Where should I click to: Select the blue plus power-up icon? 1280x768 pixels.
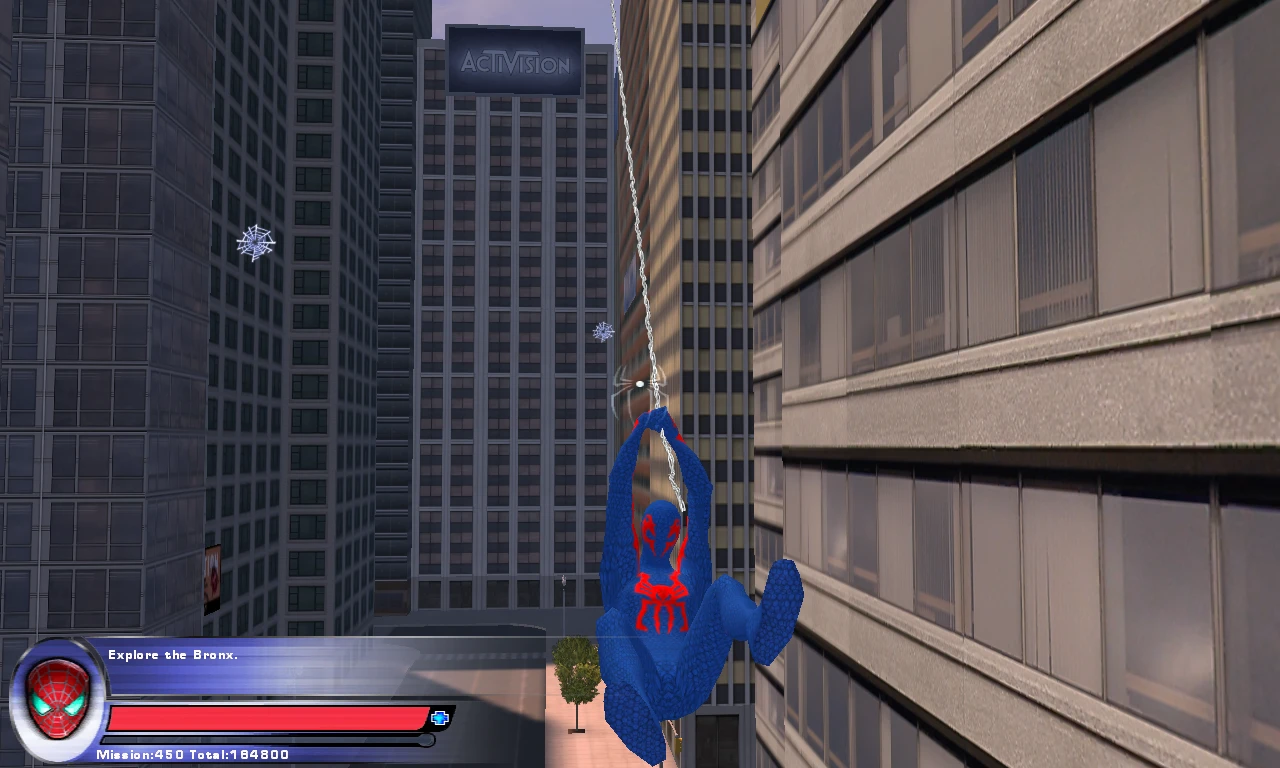[438, 716]
